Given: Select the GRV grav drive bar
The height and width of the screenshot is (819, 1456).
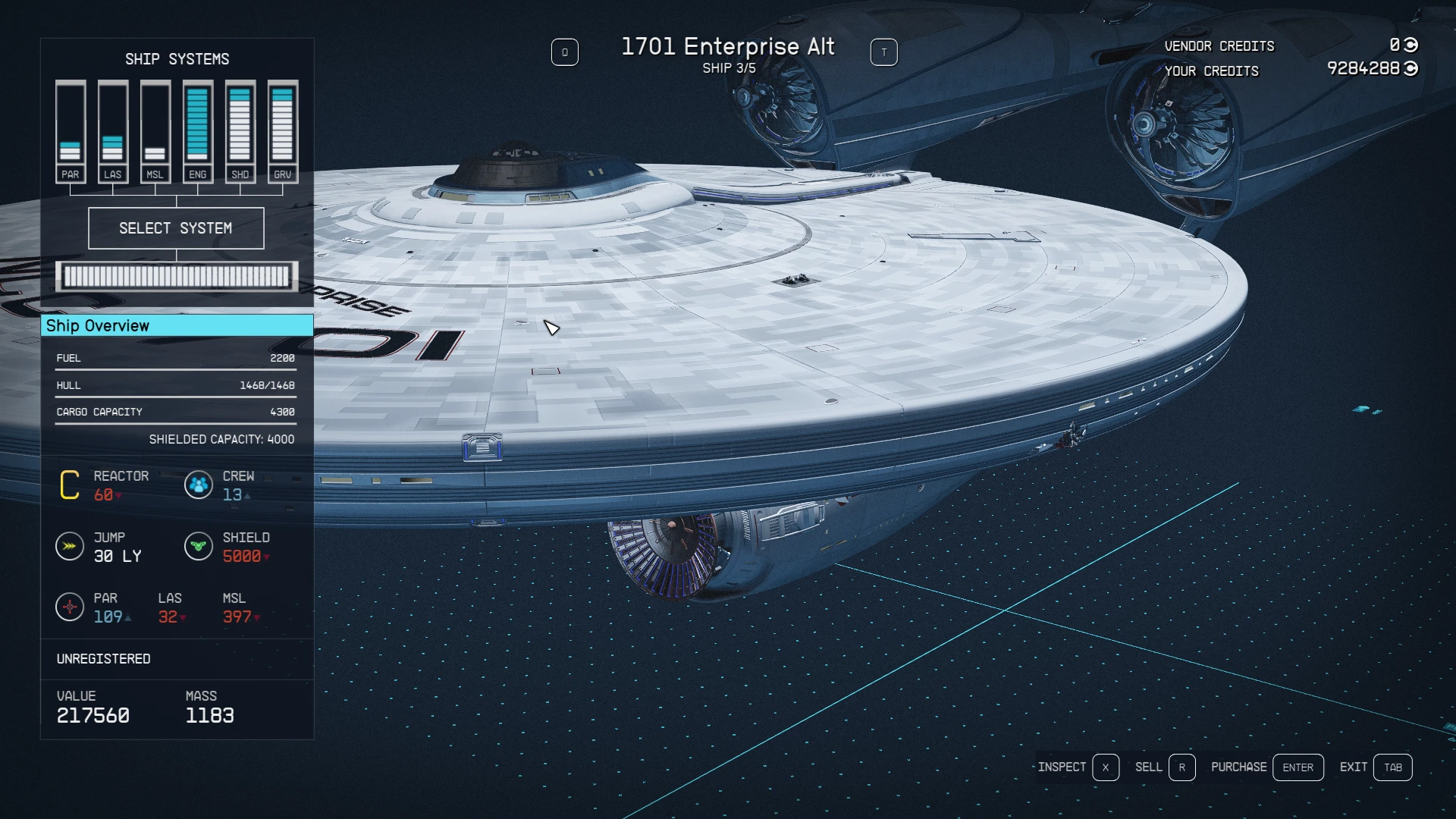Looking at the screenshot, I should tap(283, 131).
